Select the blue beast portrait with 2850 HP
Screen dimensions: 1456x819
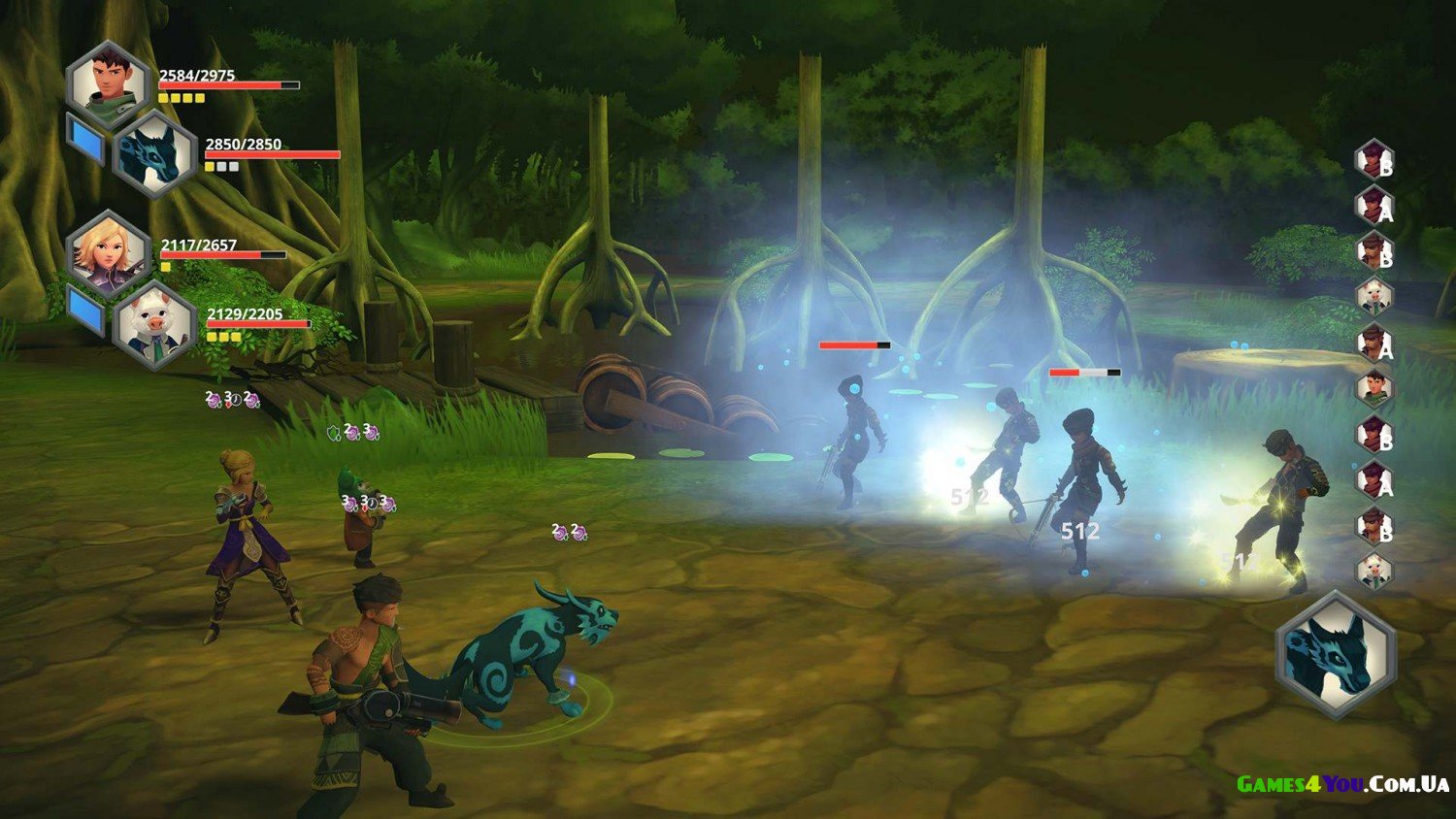pyautogui.click(x=155, y=155)
